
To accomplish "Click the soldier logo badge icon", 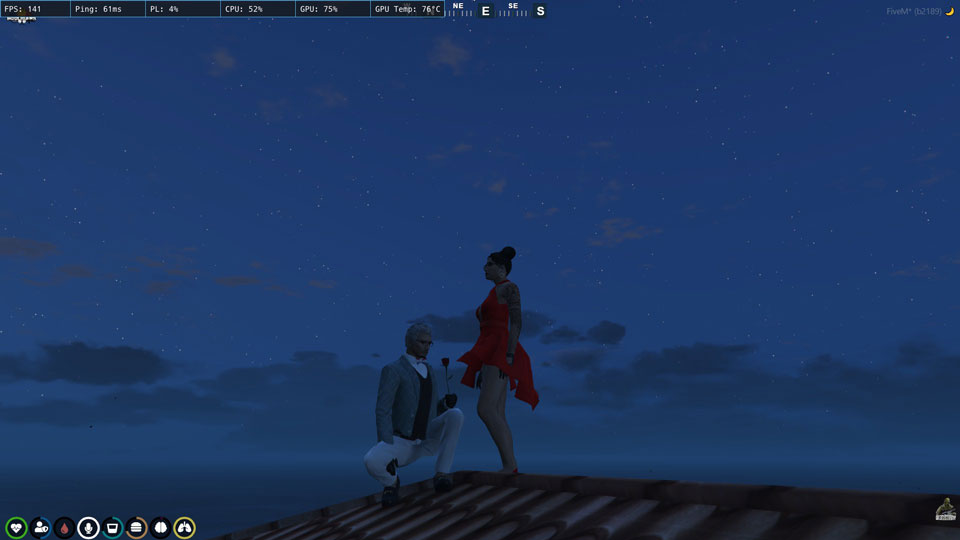I will (944, 509).
